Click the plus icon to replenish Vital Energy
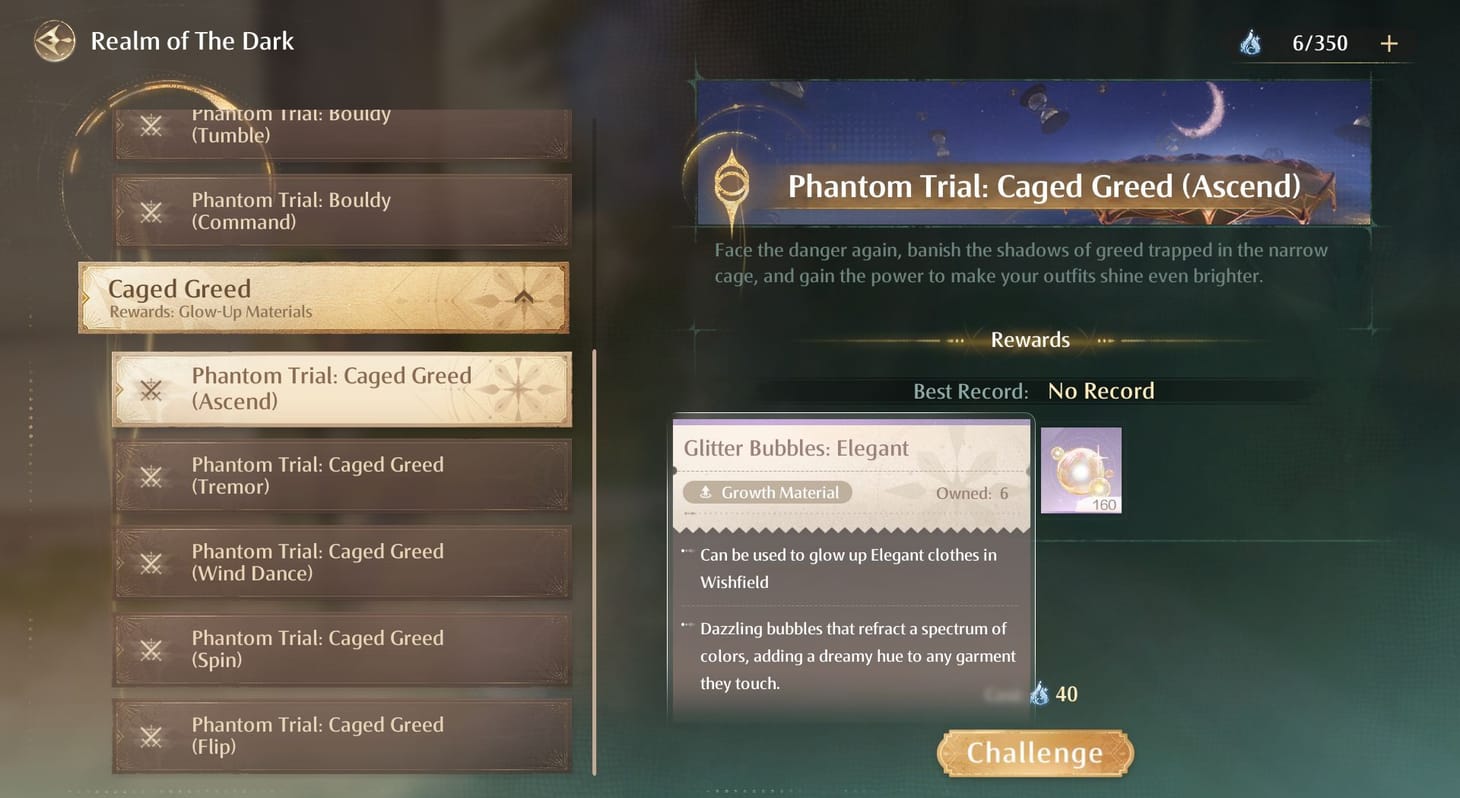 point(1390,43)
